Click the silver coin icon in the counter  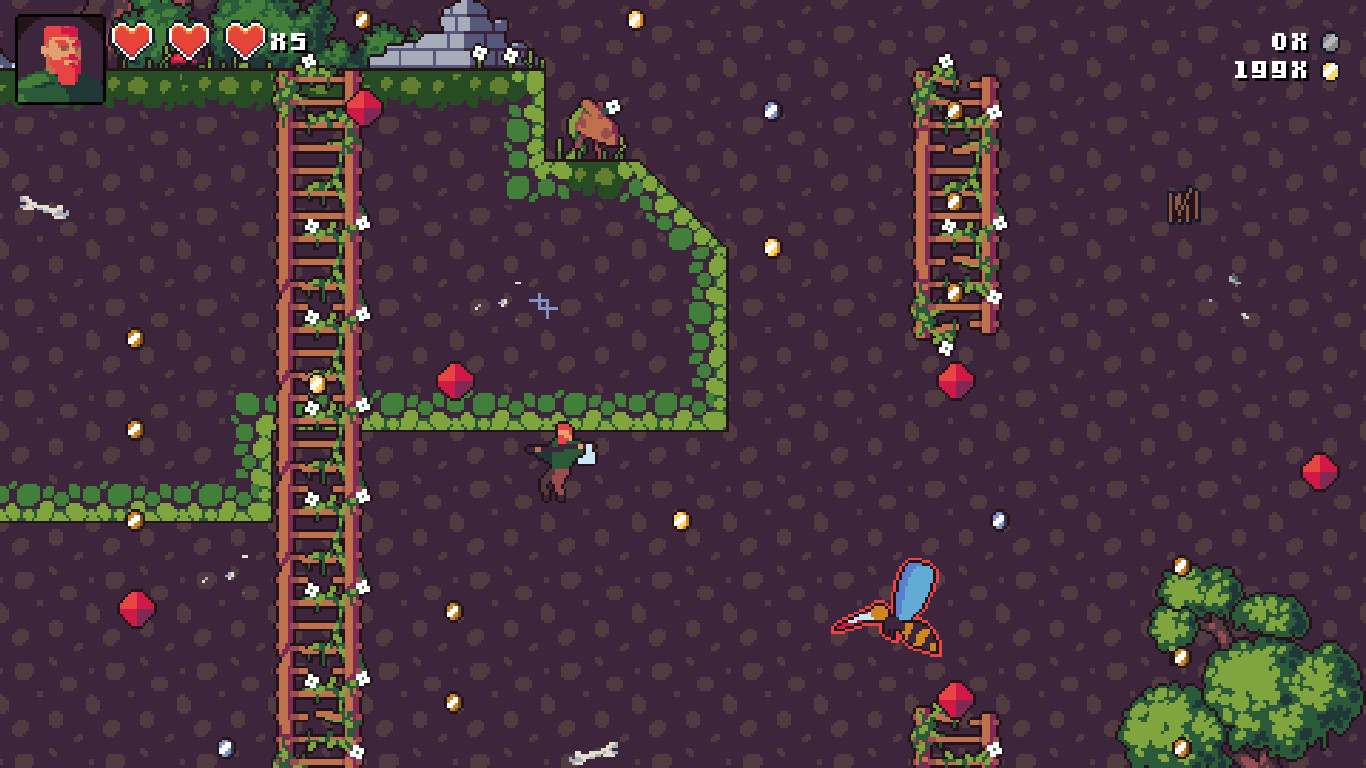point(1330,43)
